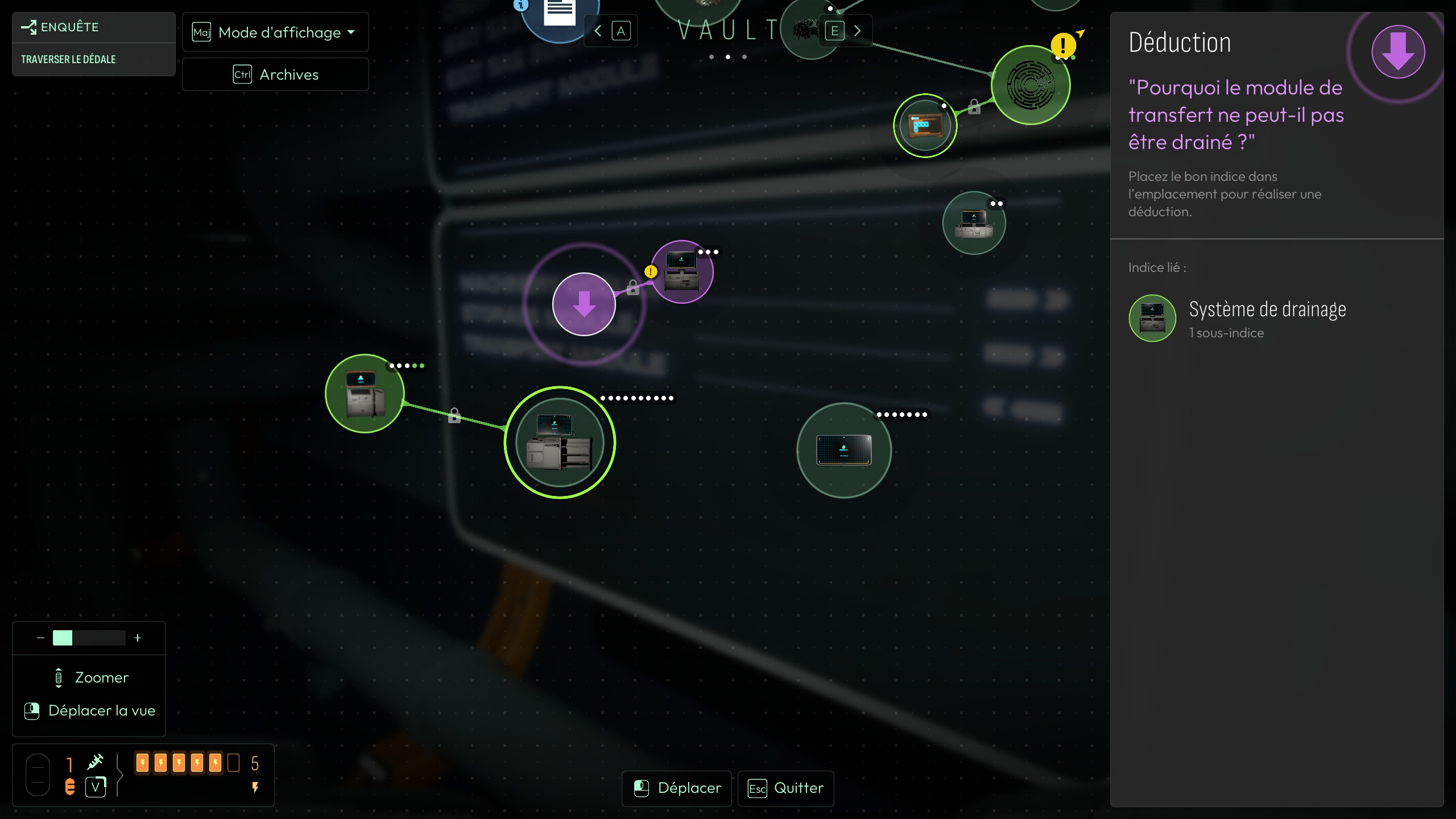1456x819 pixels.
Task: Select the orange-framed display clue node
Action: tap(925, 126)
